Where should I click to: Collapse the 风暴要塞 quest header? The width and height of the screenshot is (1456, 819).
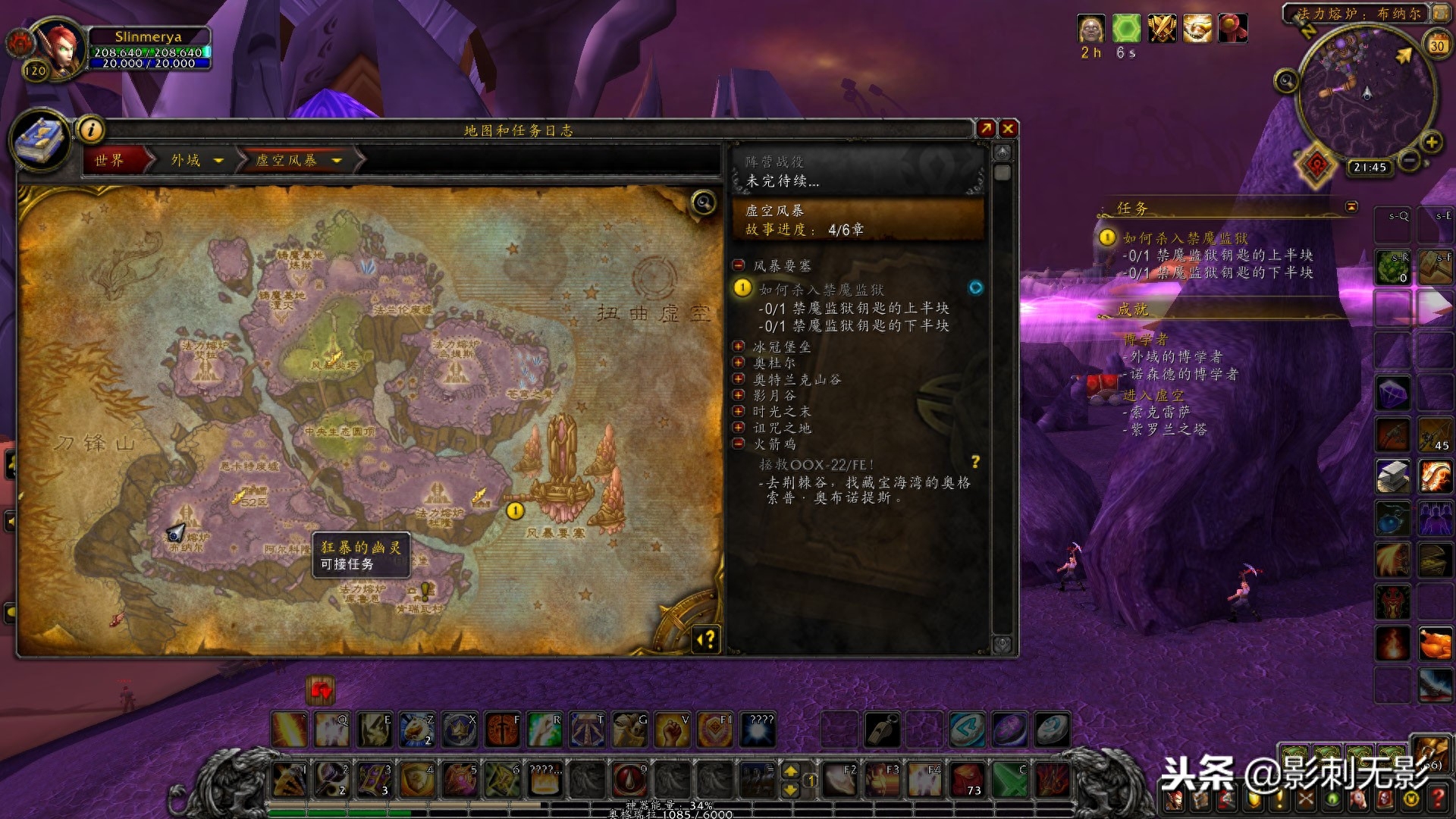(x=738, y=265)
